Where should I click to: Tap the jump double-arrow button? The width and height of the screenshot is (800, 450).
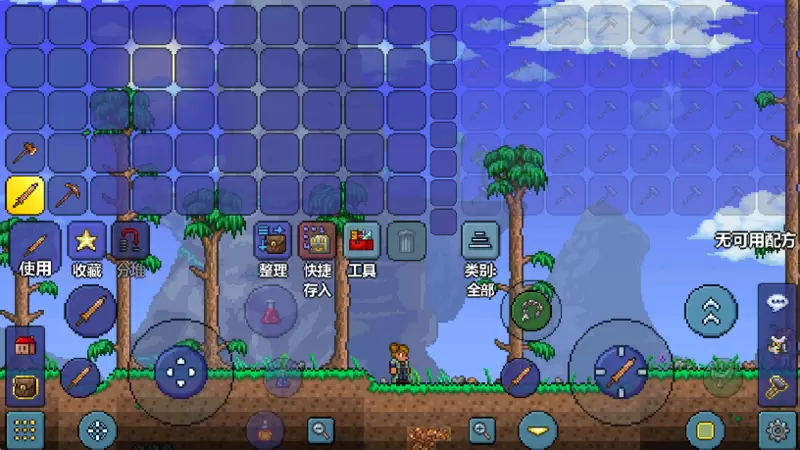click(x=711, y=310)
